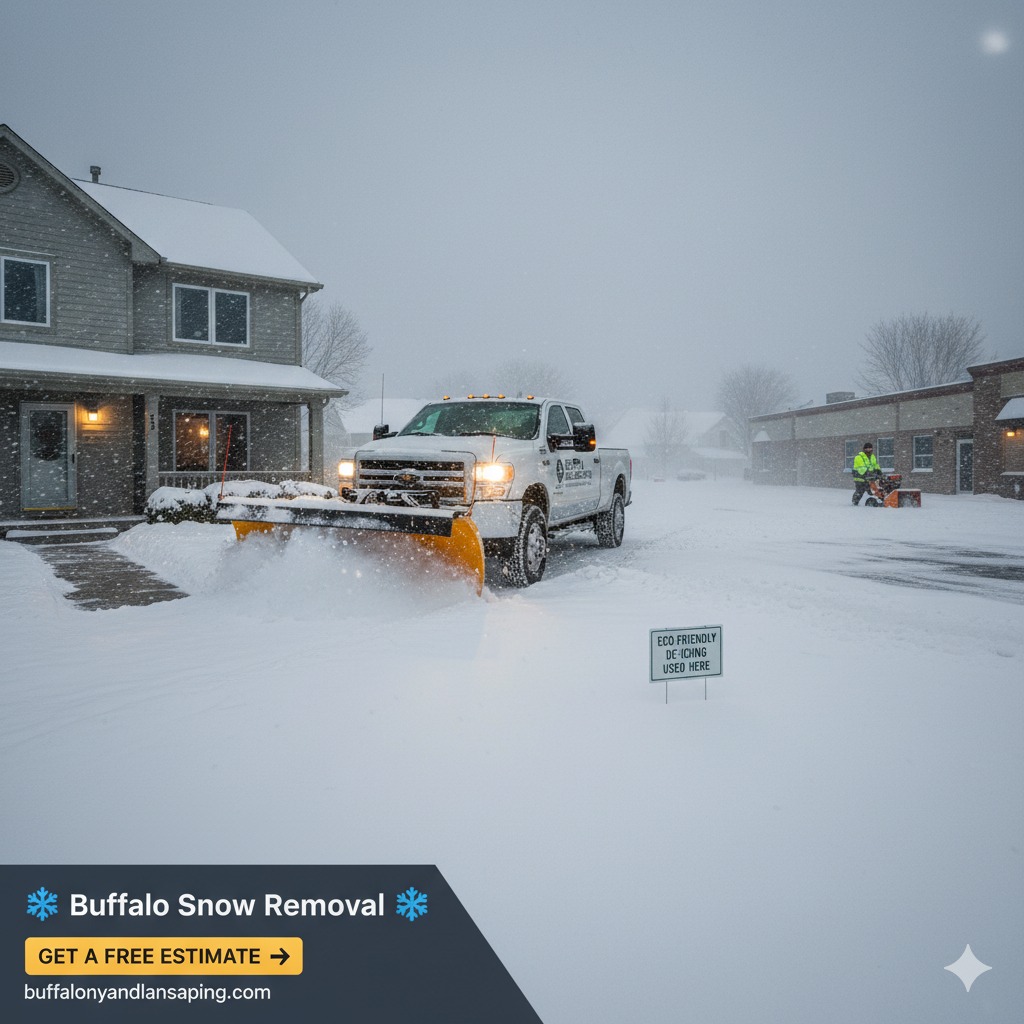Open the buffalonyandlansaping.com website link
The width and height of the screenshot is (1024, 1024).
click(x=147, y=992)
